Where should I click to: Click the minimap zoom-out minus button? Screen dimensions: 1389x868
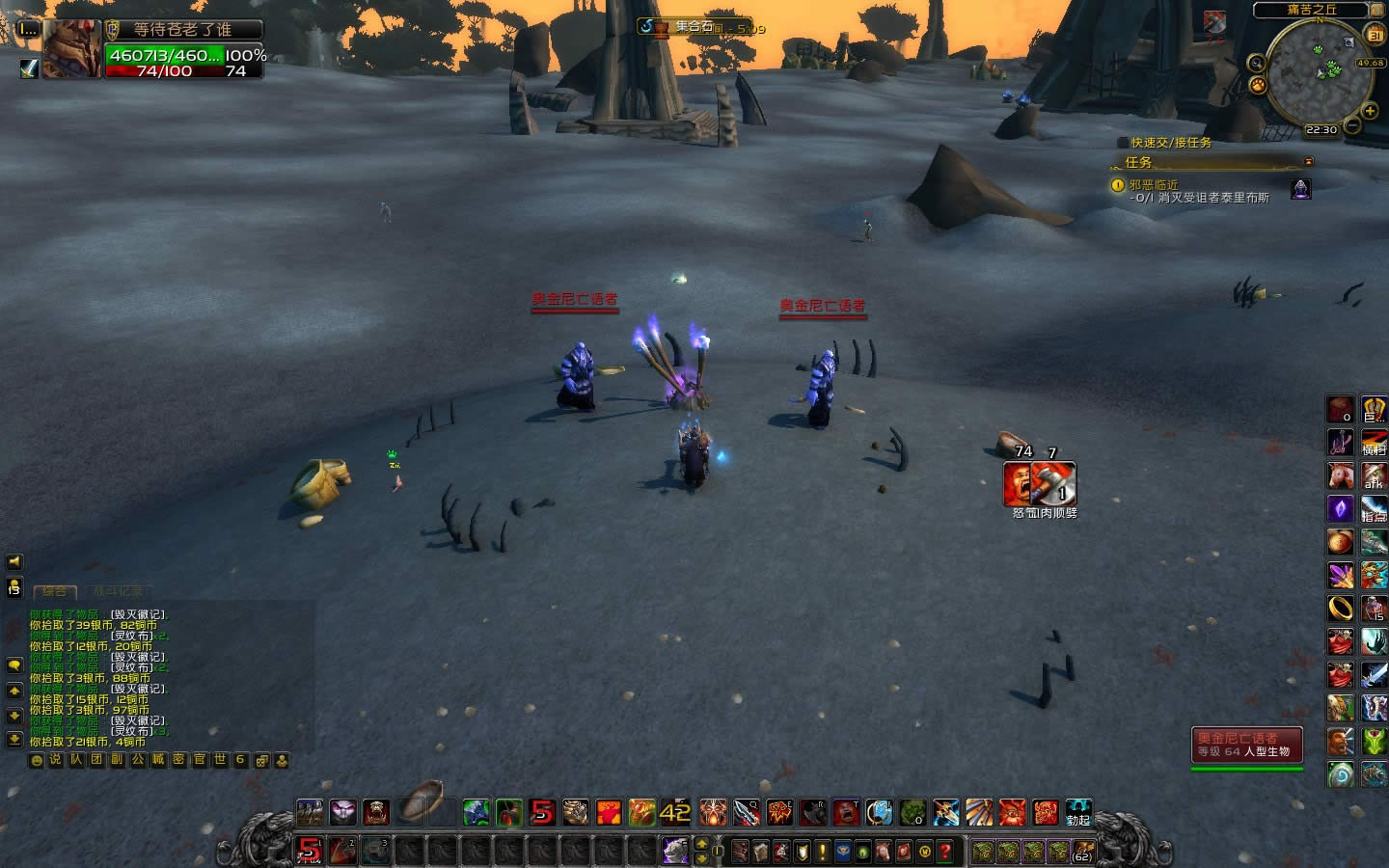(1352, 126)
